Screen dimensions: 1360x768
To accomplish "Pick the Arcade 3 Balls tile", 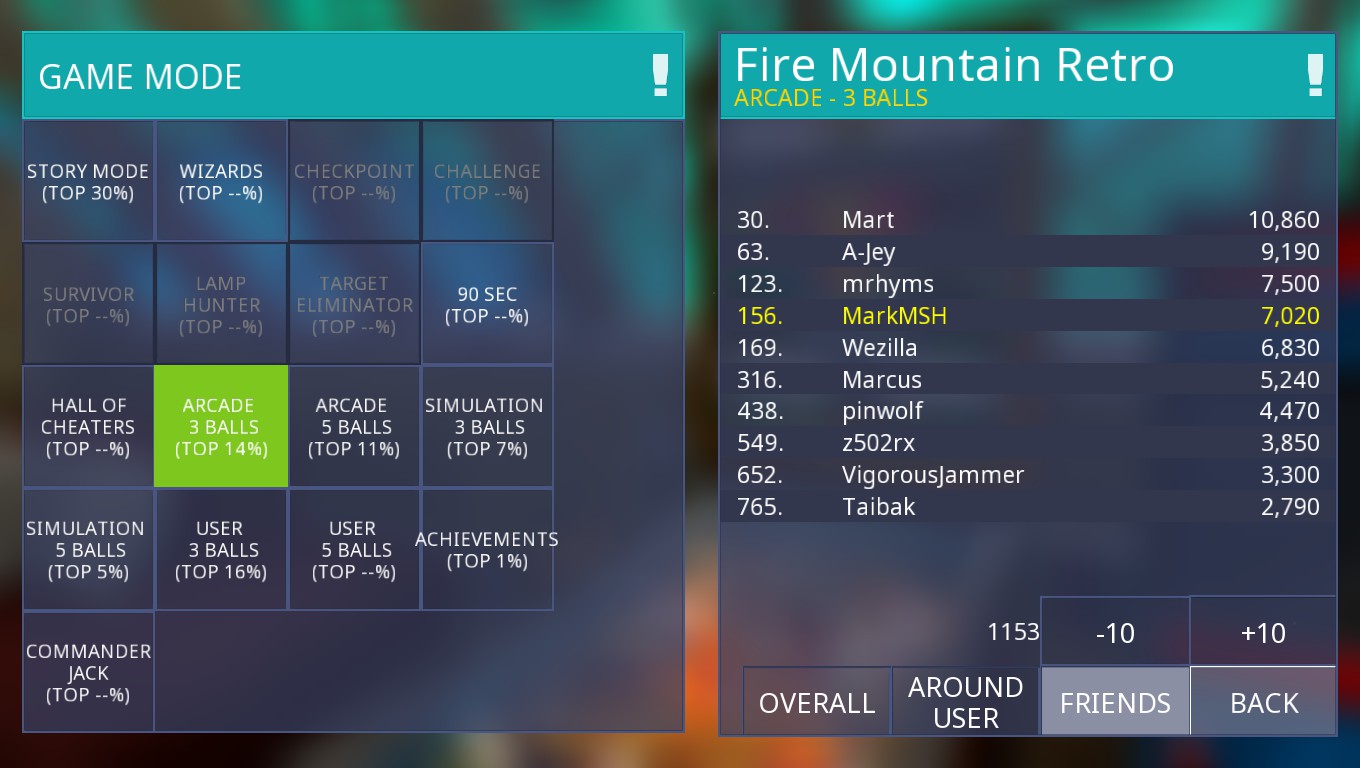I will pyautogui.click(x=221, y=427).
